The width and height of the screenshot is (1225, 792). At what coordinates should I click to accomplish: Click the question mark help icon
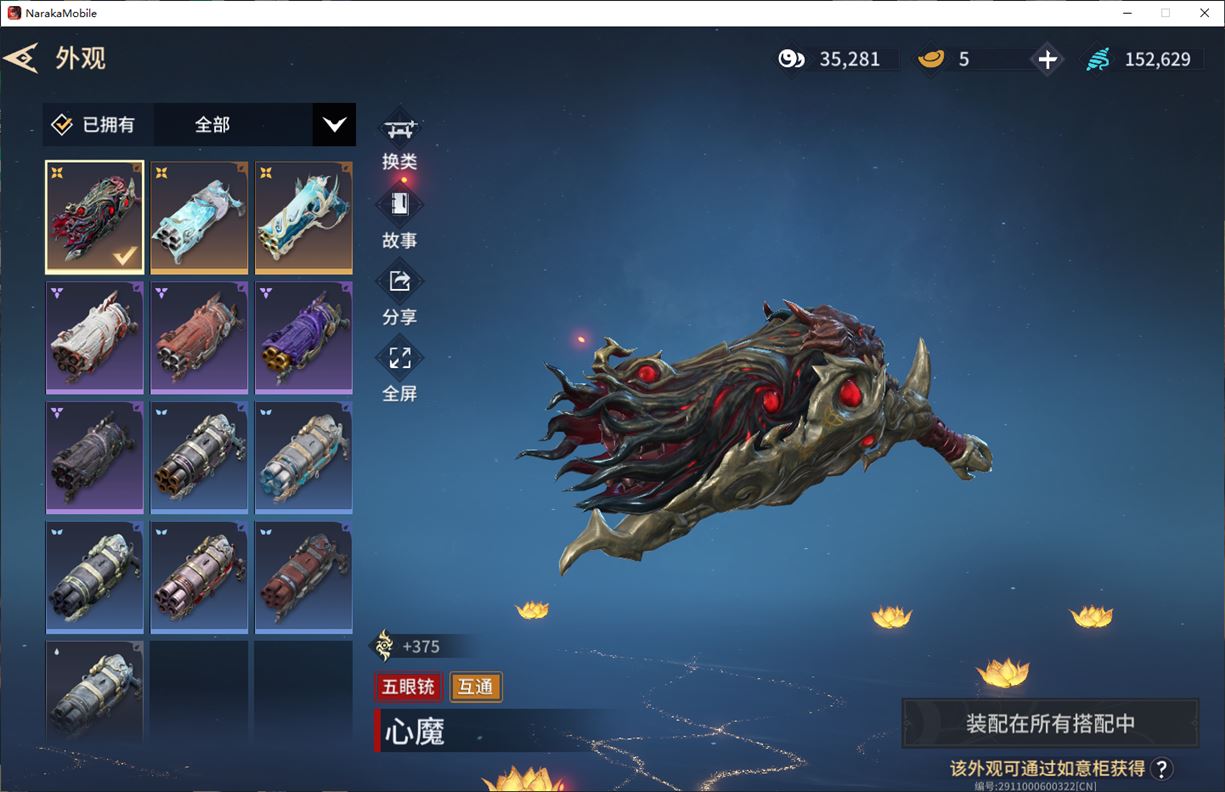pyautogui.click(x=1161, y=768)
